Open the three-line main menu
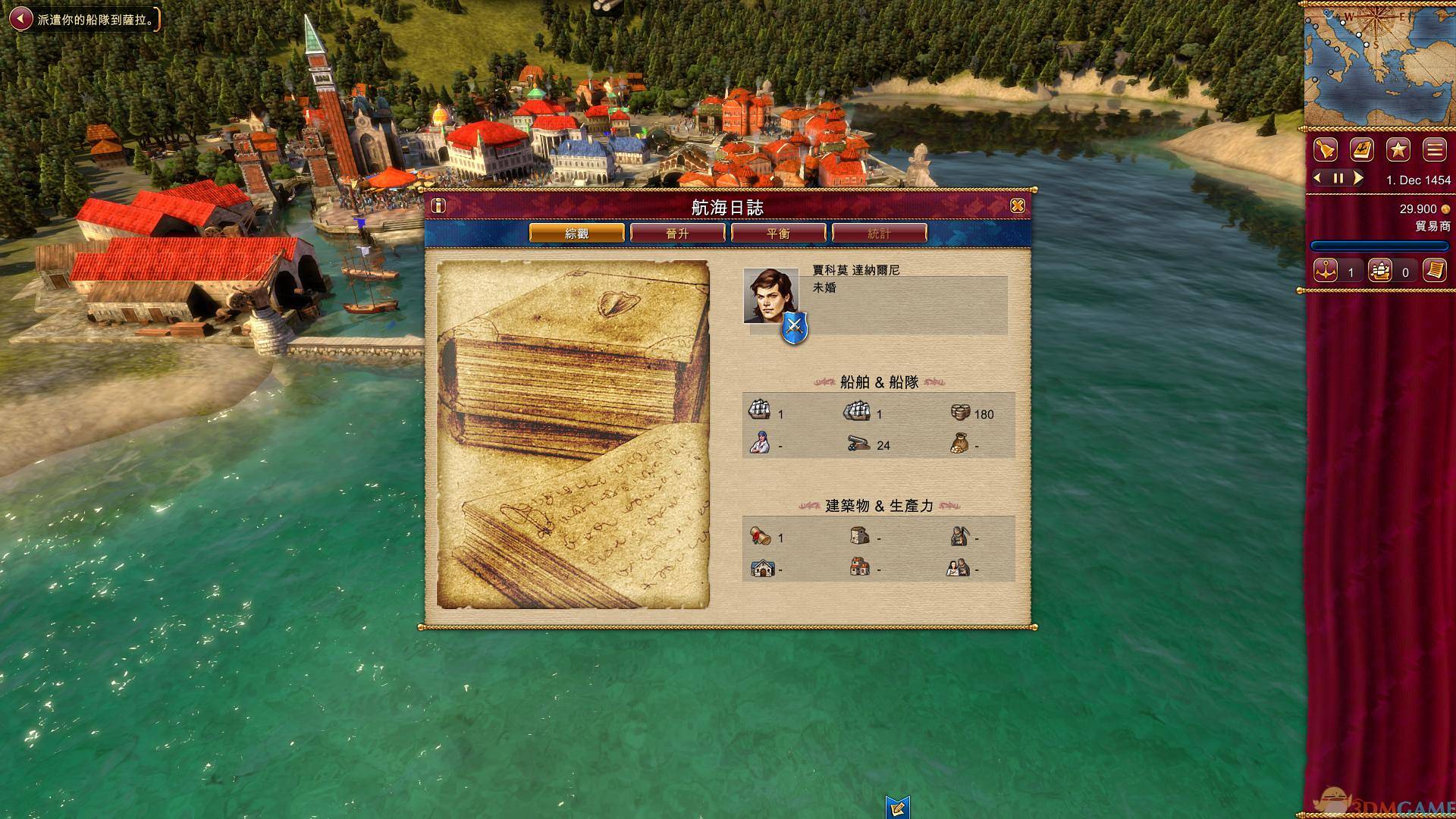 (x=1434, y=150)
